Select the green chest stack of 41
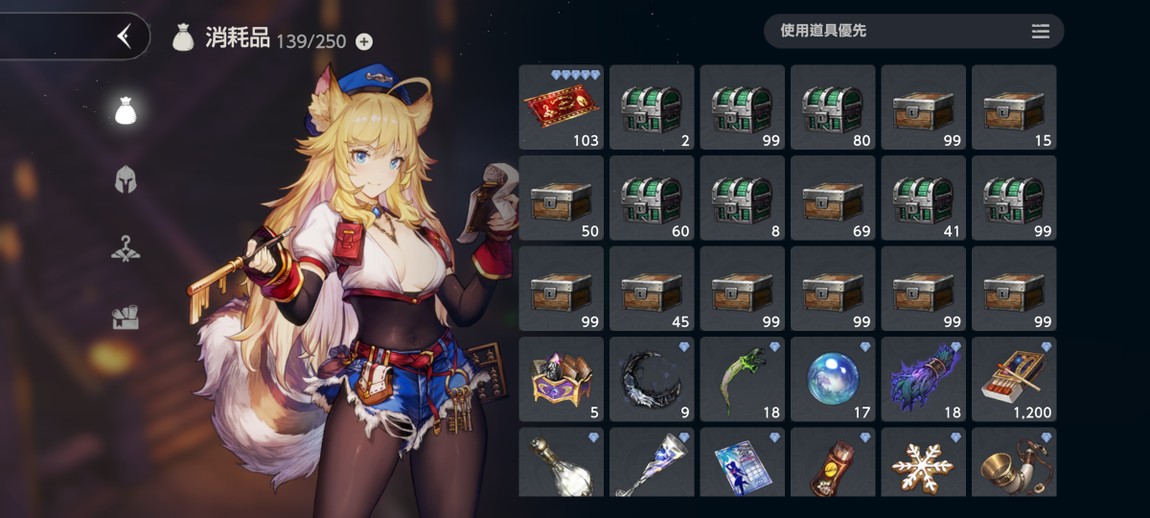This screenshot has height=518, width=1150. click(923, 198)
